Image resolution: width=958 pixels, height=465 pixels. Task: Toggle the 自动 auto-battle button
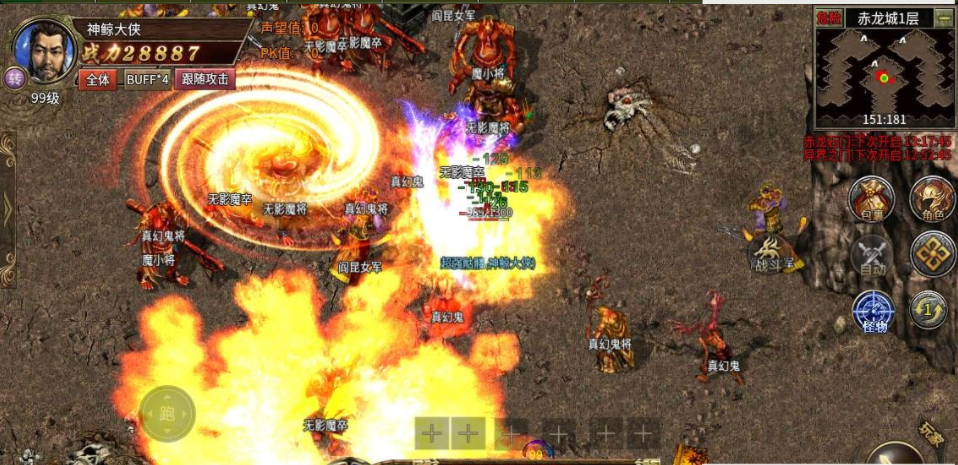pyautogui.click(x=871, y=254)
